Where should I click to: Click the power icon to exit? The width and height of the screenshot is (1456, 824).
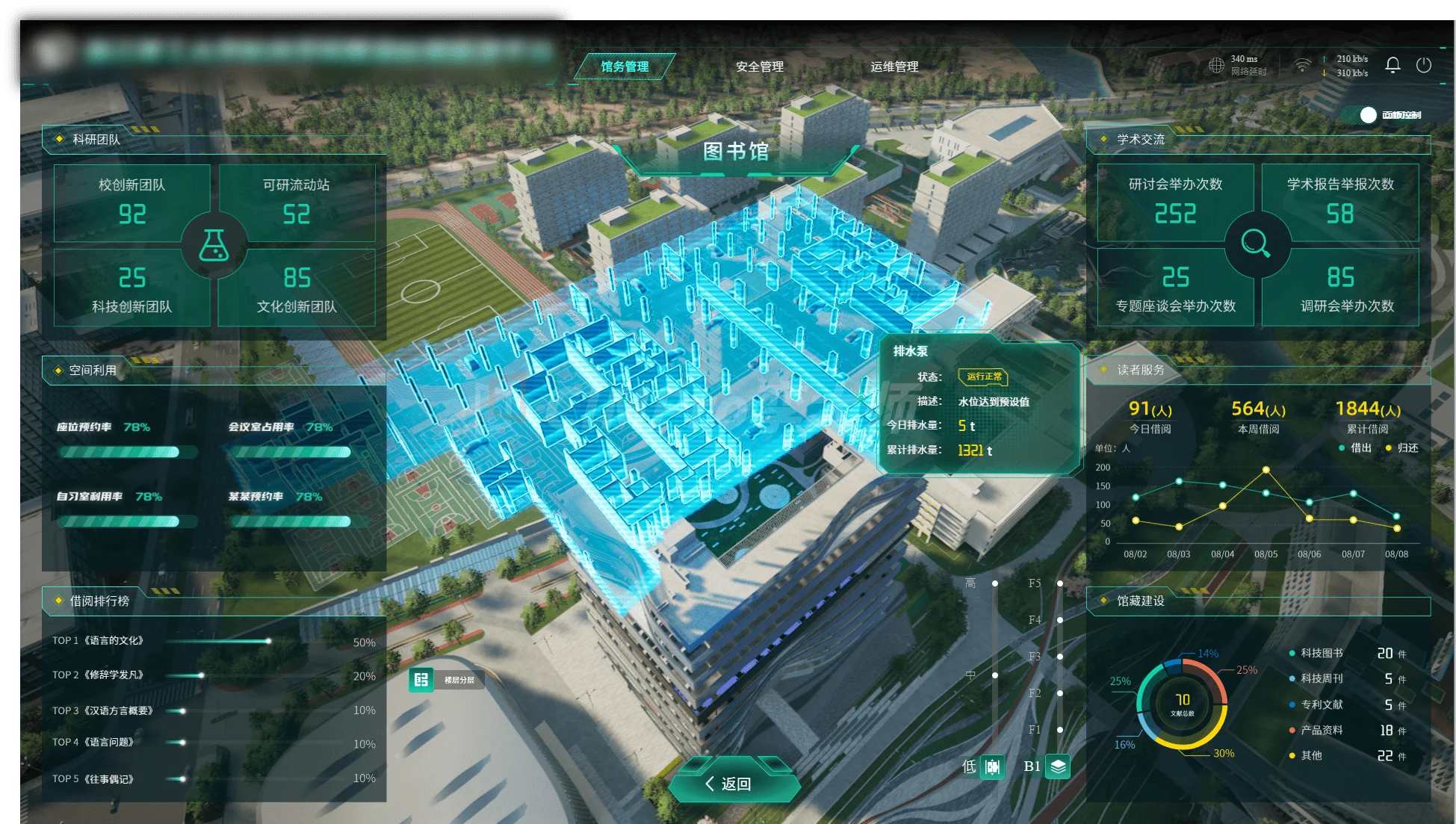(x=1424, y=65)
